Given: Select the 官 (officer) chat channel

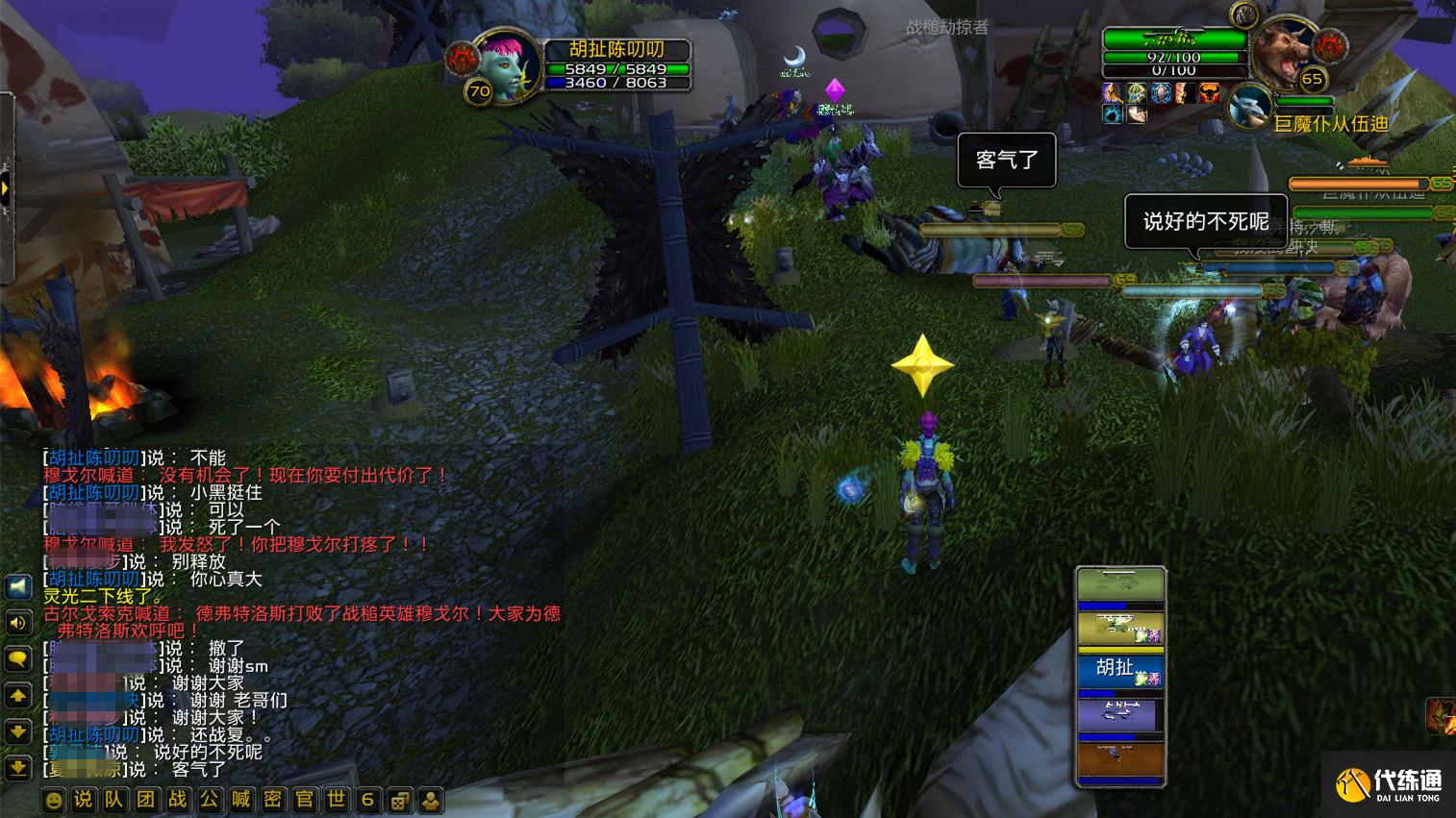Looking at the screenshot, I should [x=304, y=800].
